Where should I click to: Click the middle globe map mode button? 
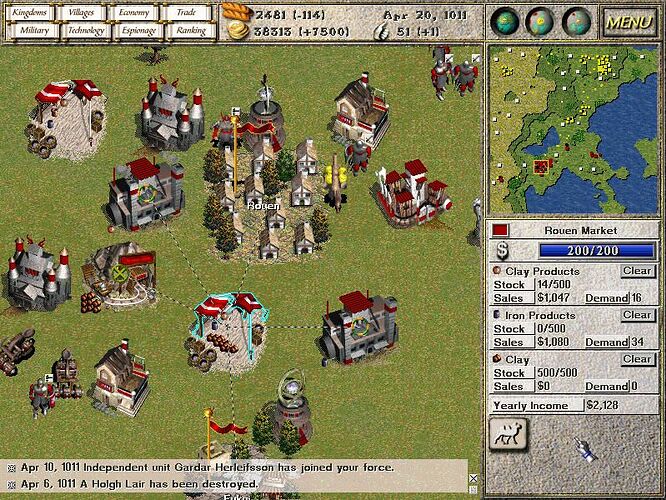(542, 21)
